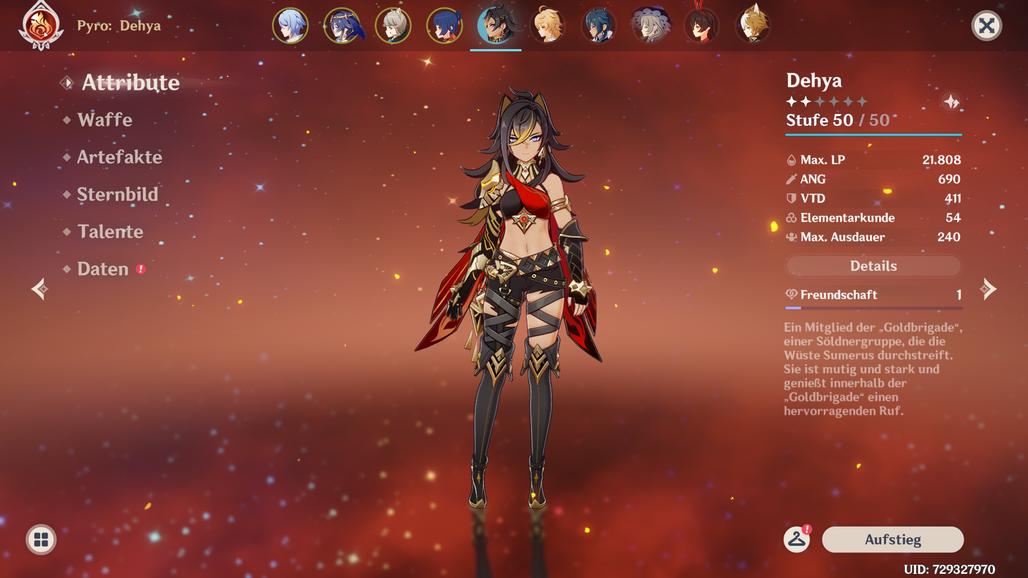Go to the previous character with the left arrow
The image size is (1028, 578).
click(39, 290)
